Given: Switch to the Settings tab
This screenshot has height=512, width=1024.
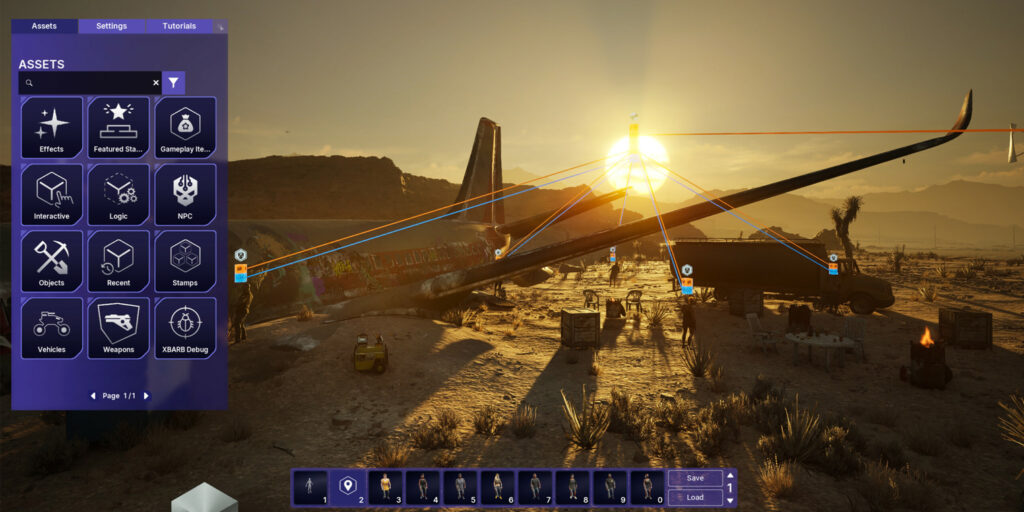Looking at the screenshot, I should (x=111, y=26).
